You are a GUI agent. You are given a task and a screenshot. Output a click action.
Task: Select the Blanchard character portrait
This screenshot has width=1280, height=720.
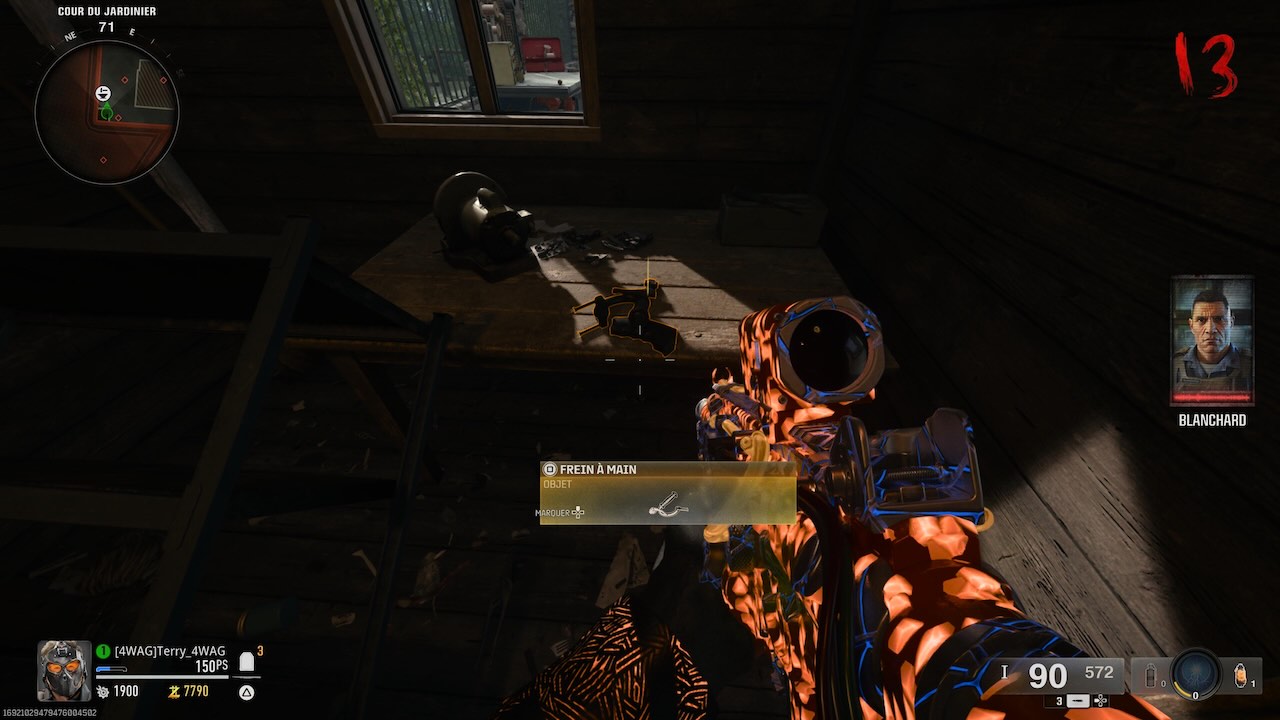coord(1212,341)
